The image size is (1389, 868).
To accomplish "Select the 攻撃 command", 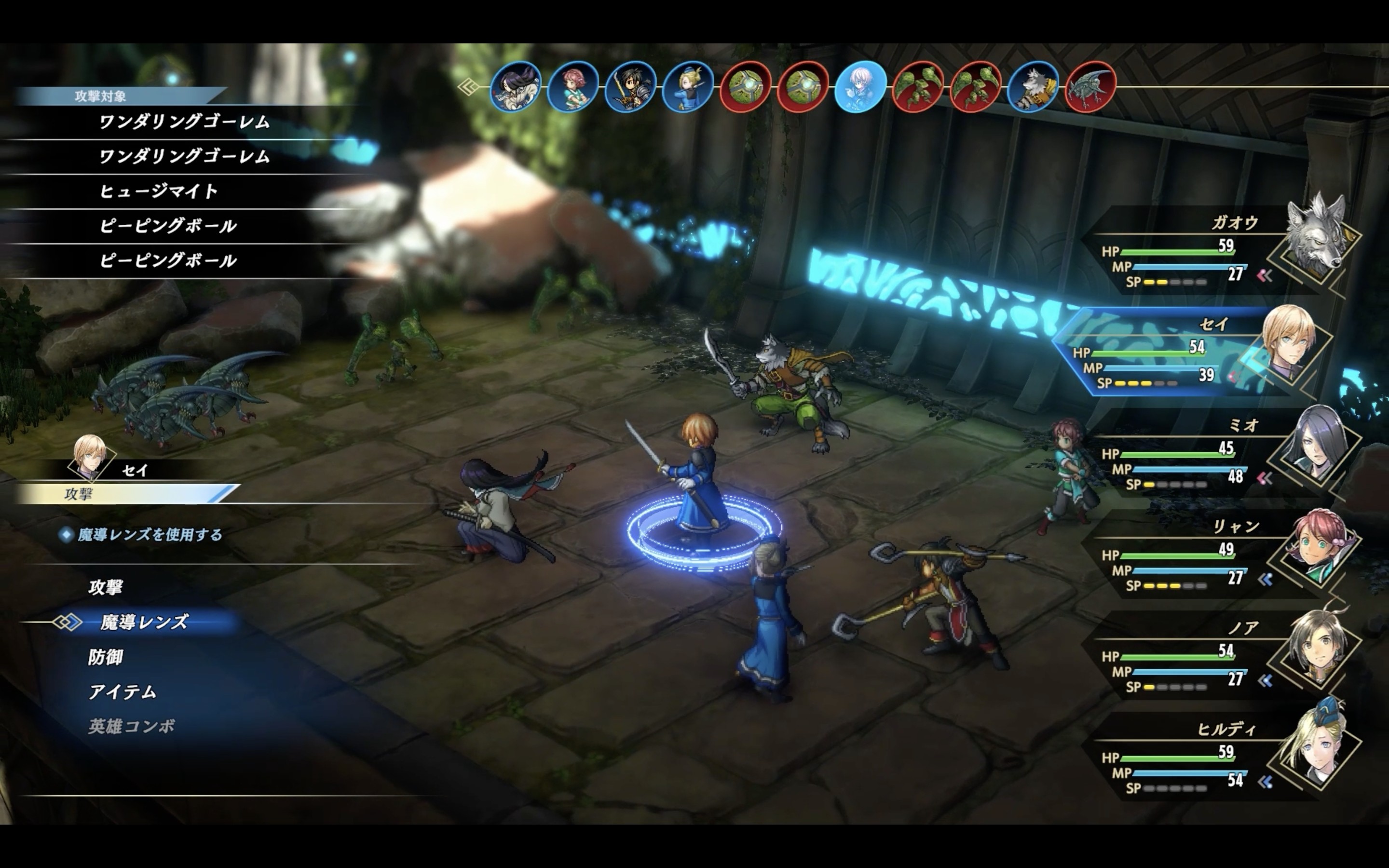I will pos(106,587).
